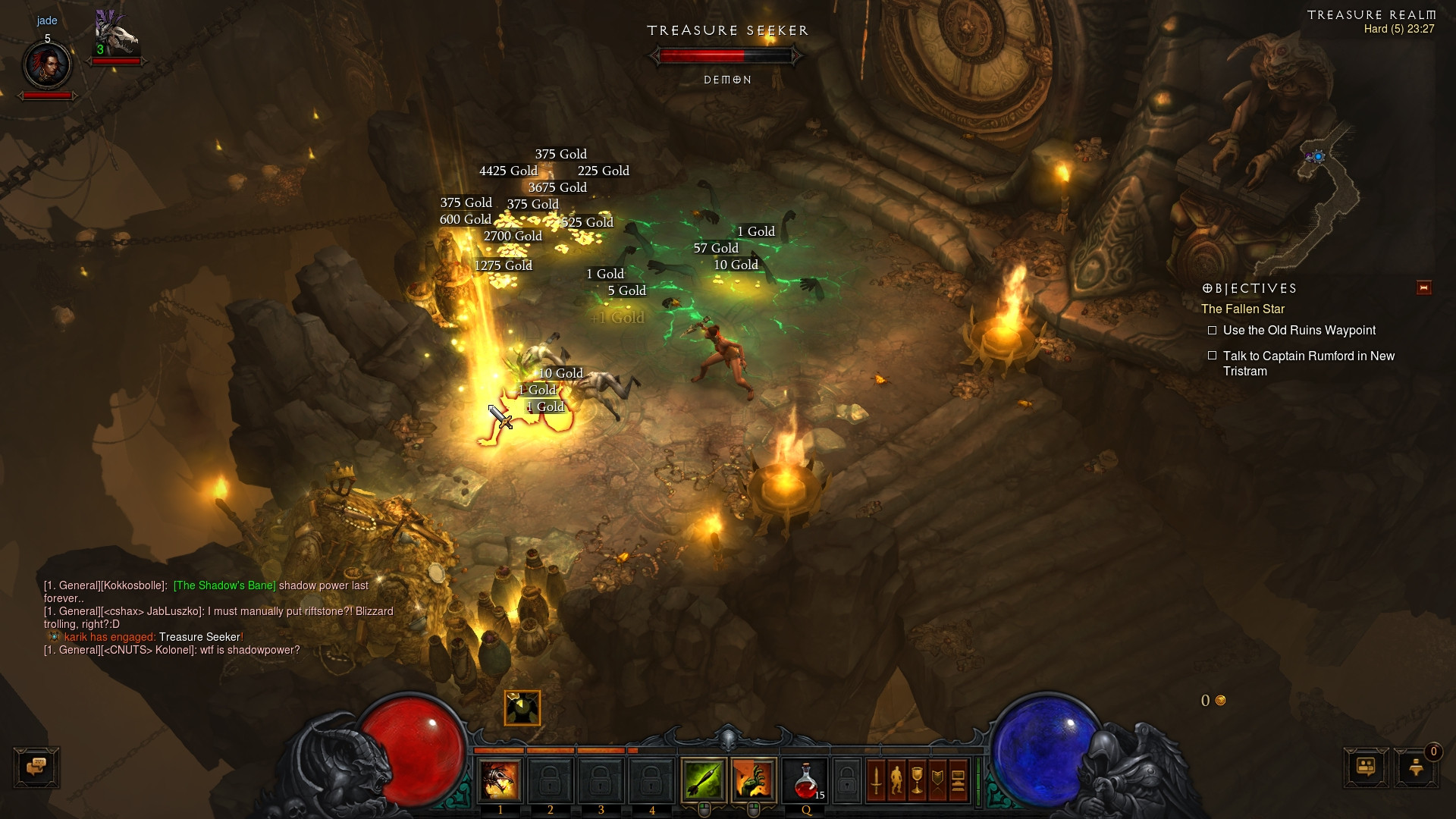1456x819 pixels.
Task: Open the achievements chalice button
Action: (x=917, y=780)
